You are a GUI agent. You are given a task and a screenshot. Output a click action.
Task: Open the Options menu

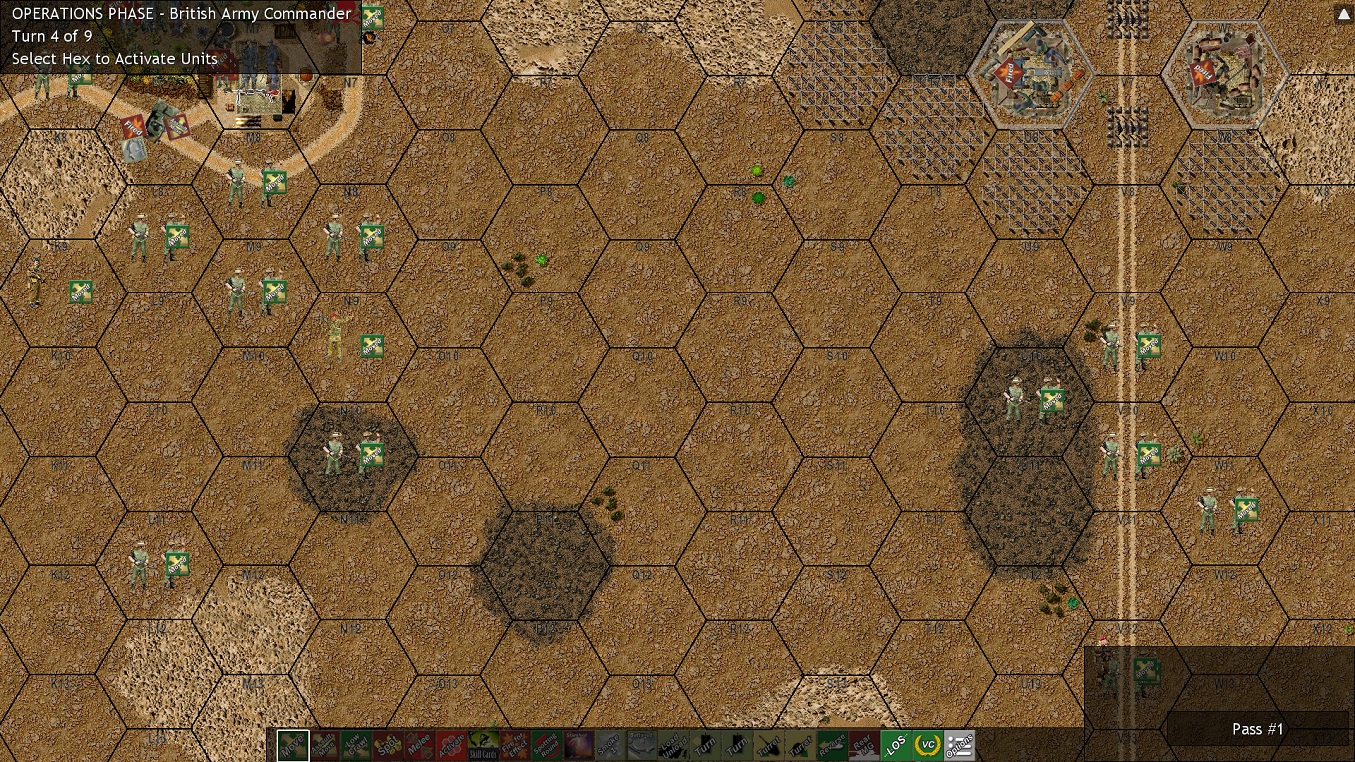click(959, 746)
